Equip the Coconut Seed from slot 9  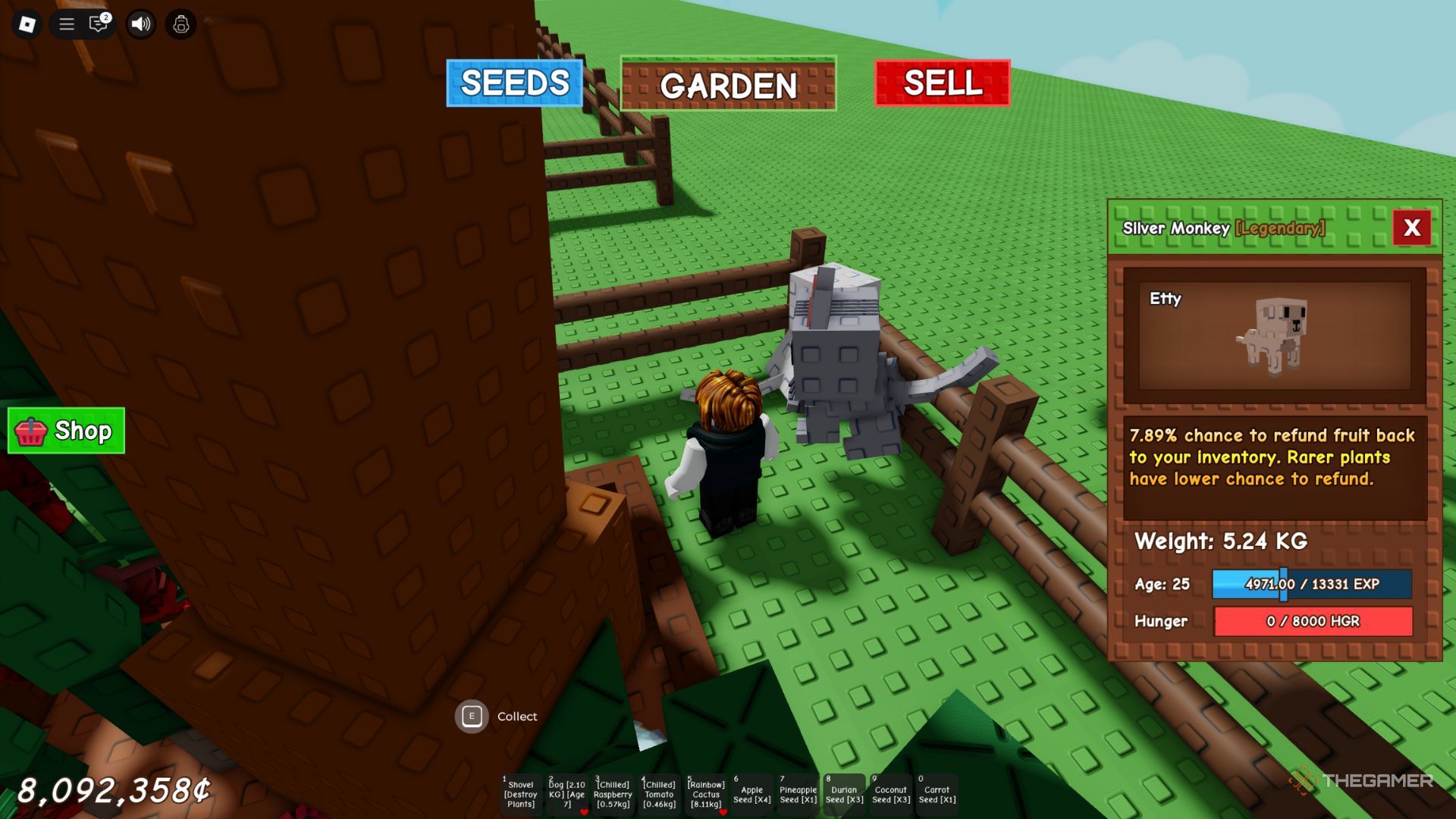tap(890, 792)
